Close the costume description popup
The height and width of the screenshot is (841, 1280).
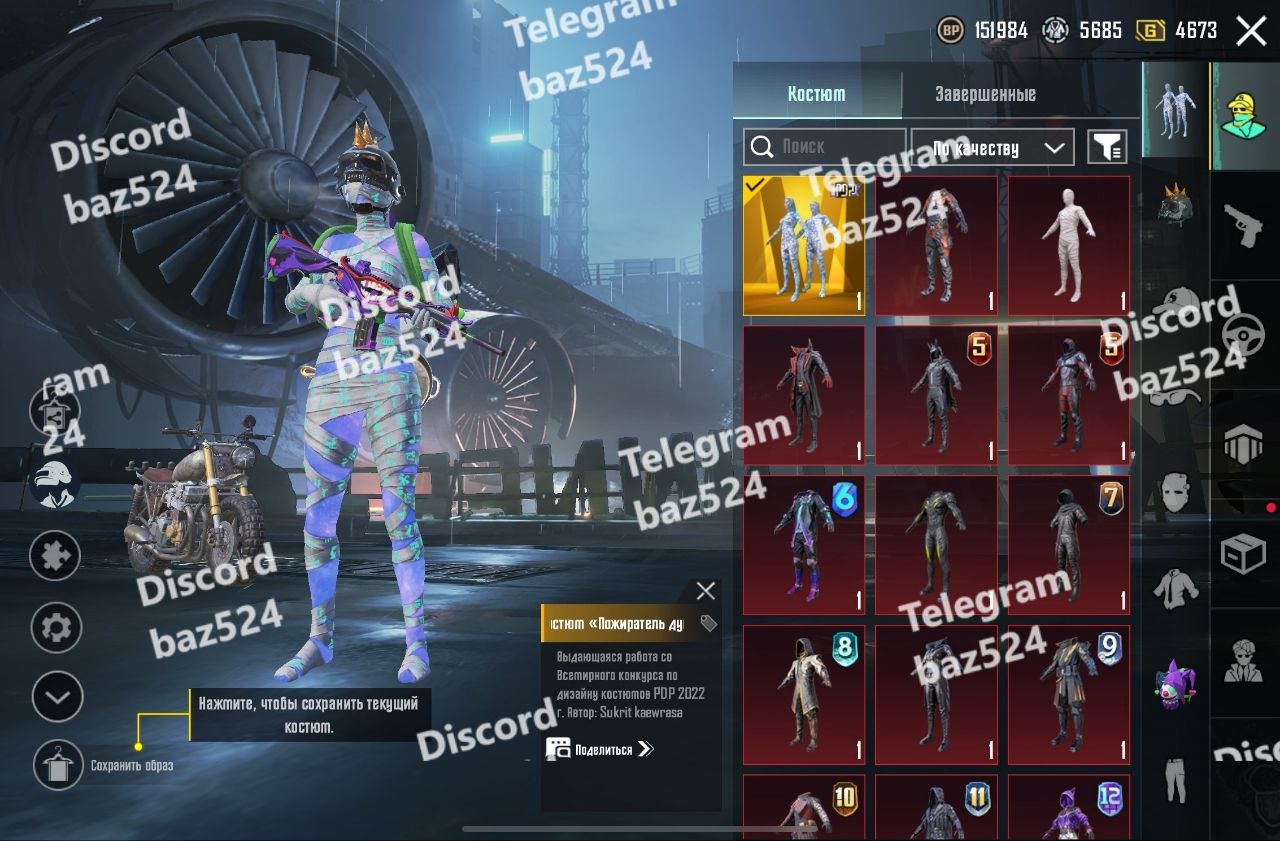point(706,591)
